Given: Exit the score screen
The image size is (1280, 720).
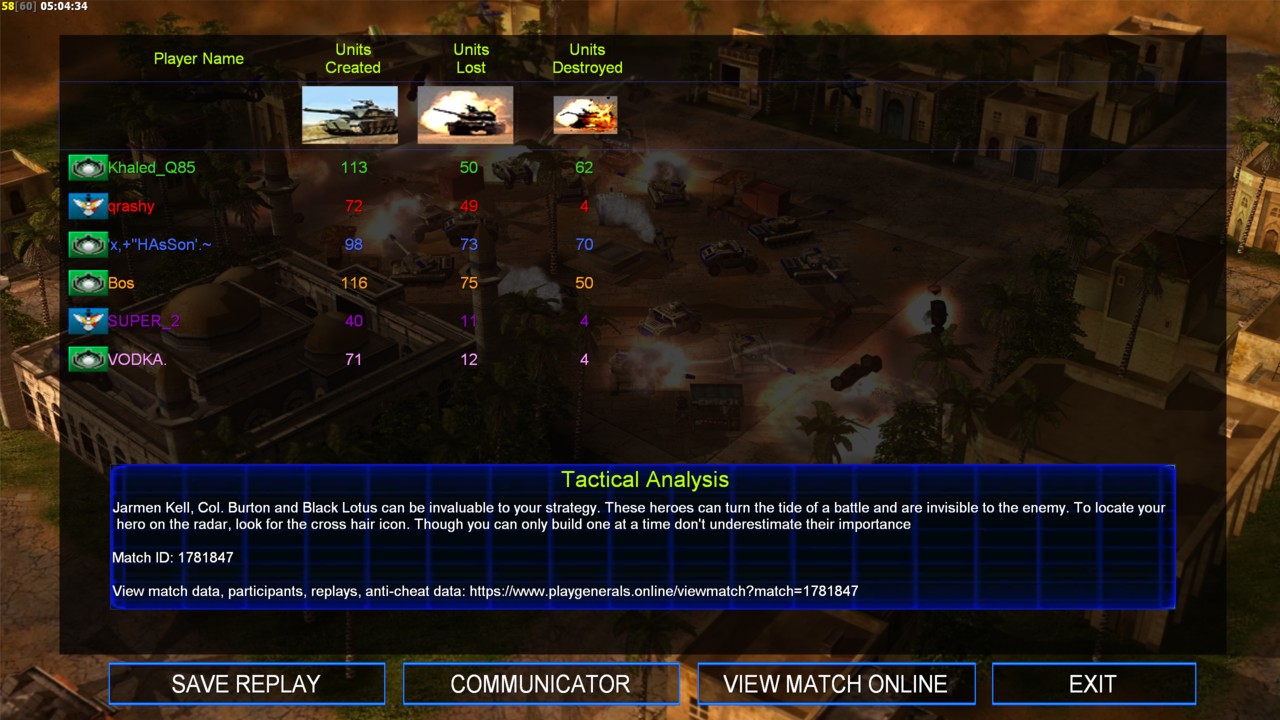Looking at the screenshot, I should pyautogui.click(x=1092, y=684).
